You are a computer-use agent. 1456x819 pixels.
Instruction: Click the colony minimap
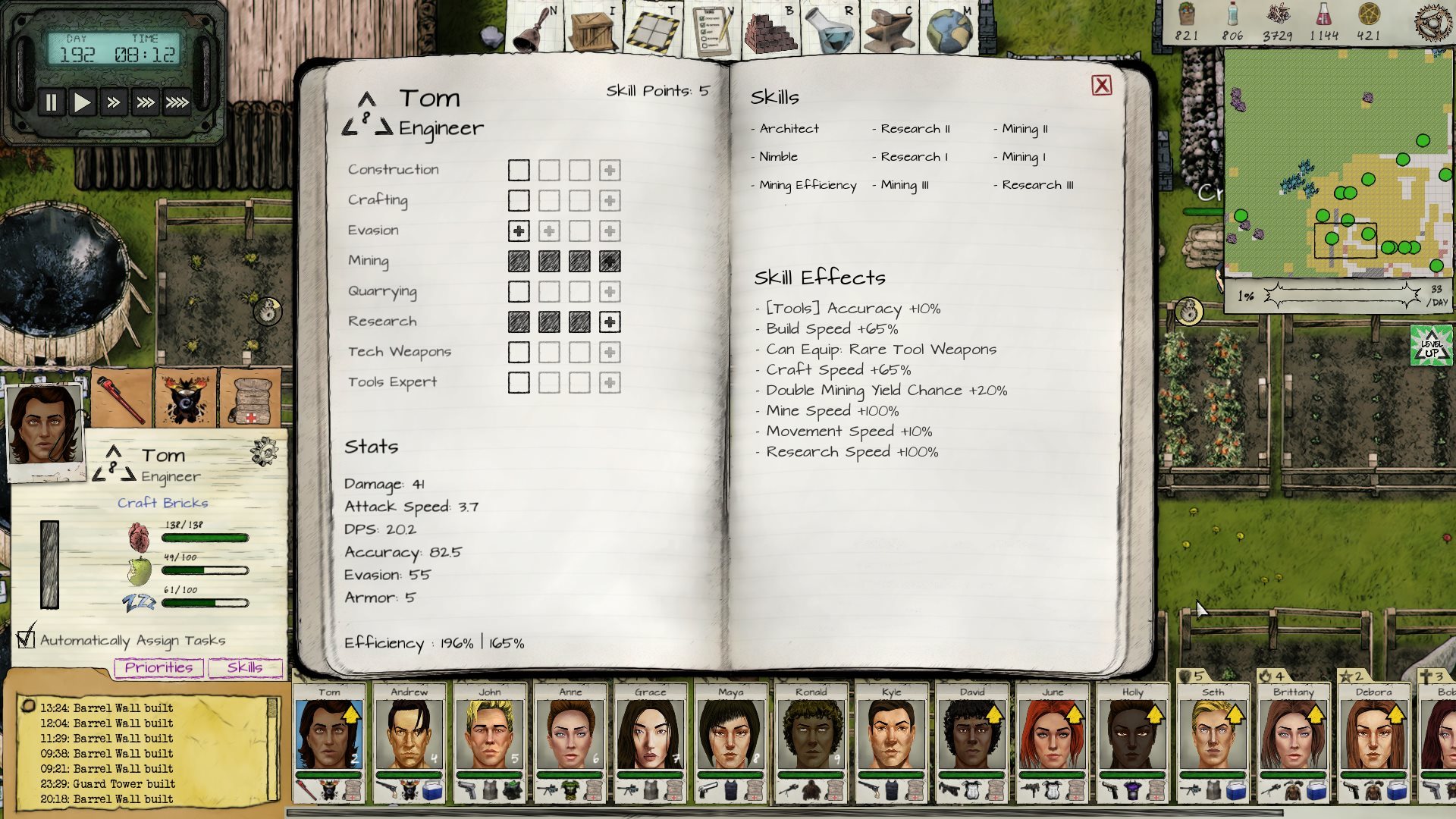[x=1338, y=163]
